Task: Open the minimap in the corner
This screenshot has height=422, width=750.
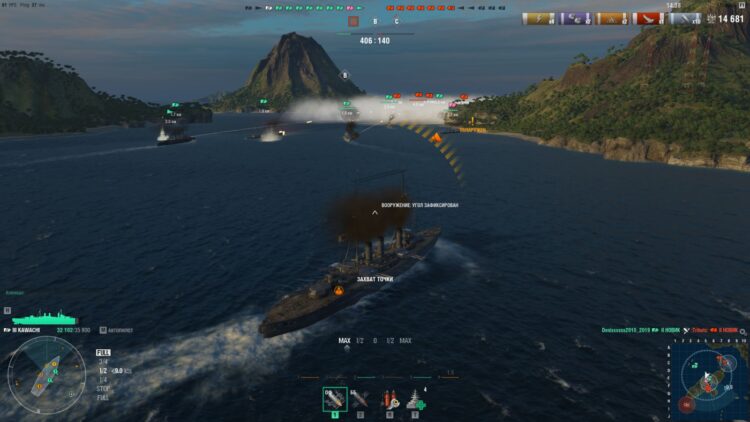Action: (714, 377)
